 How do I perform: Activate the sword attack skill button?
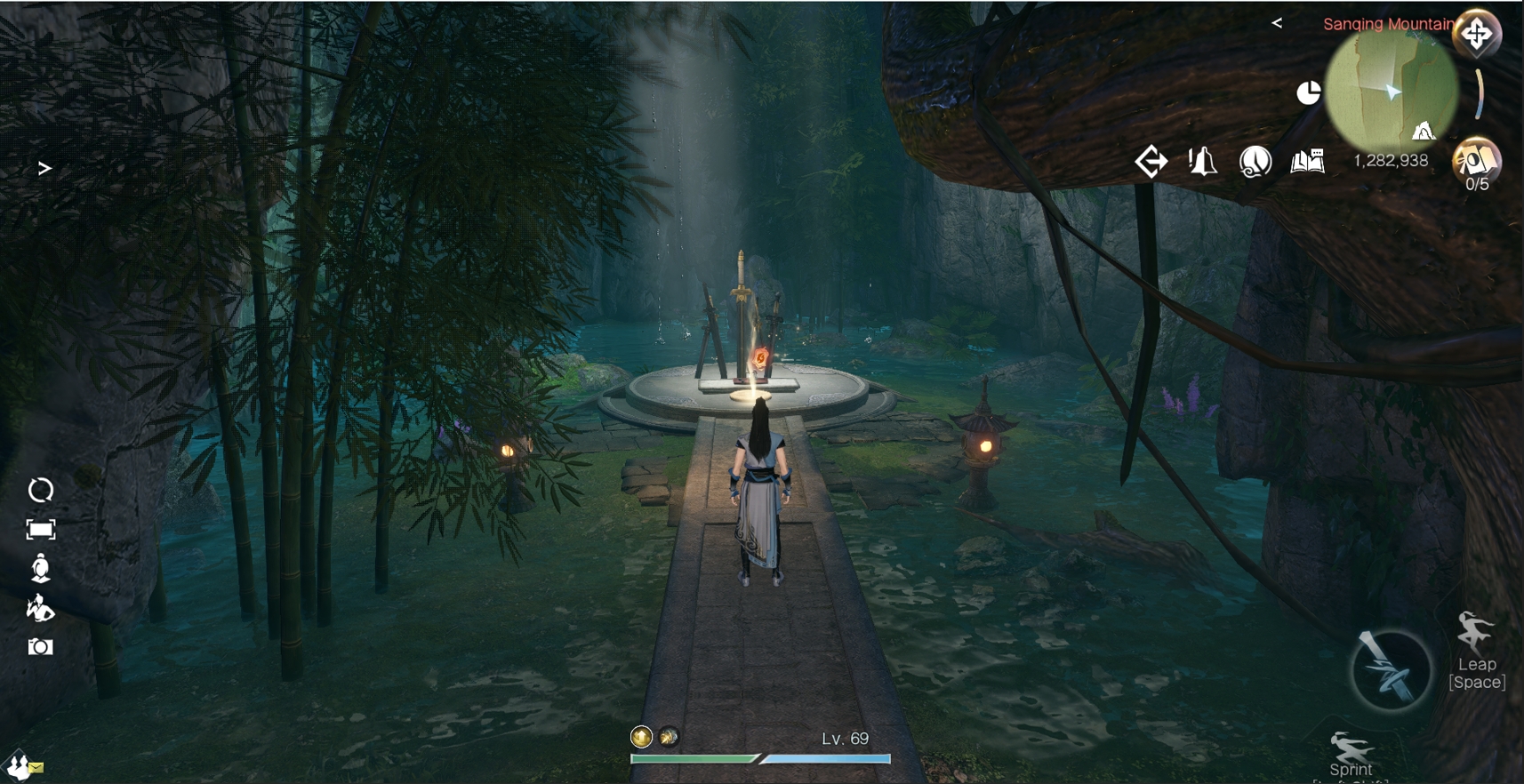coord(1391,669)
